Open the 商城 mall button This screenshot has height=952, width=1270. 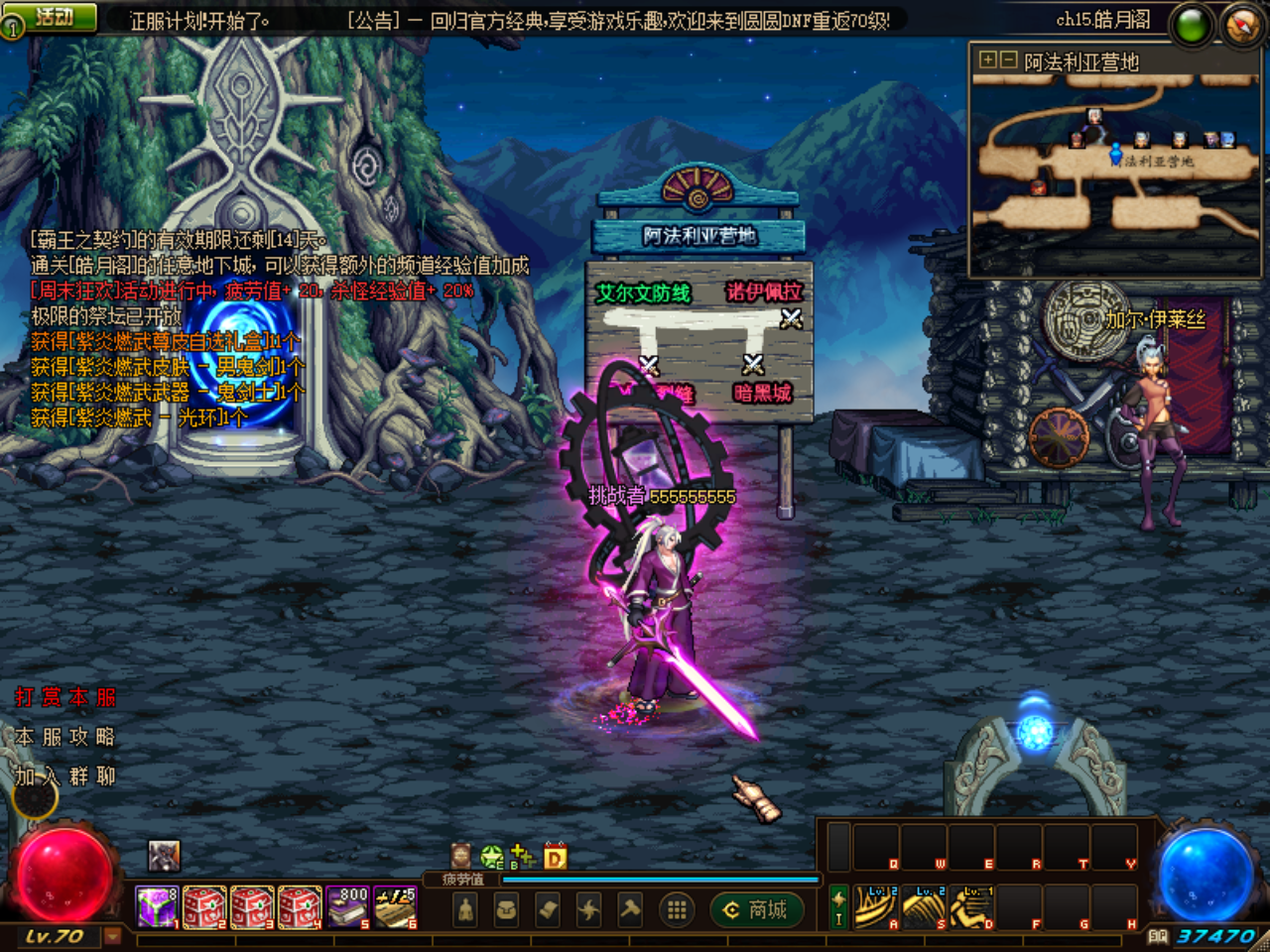pyautogui.click(x=759, y=909)
